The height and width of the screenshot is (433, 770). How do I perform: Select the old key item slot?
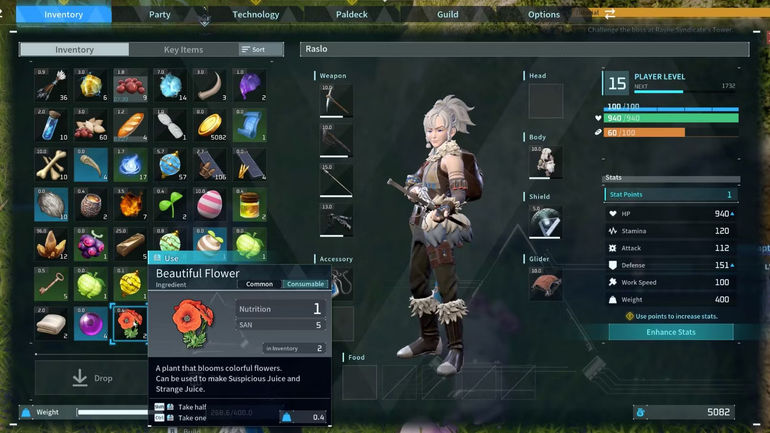coord(52,283)
